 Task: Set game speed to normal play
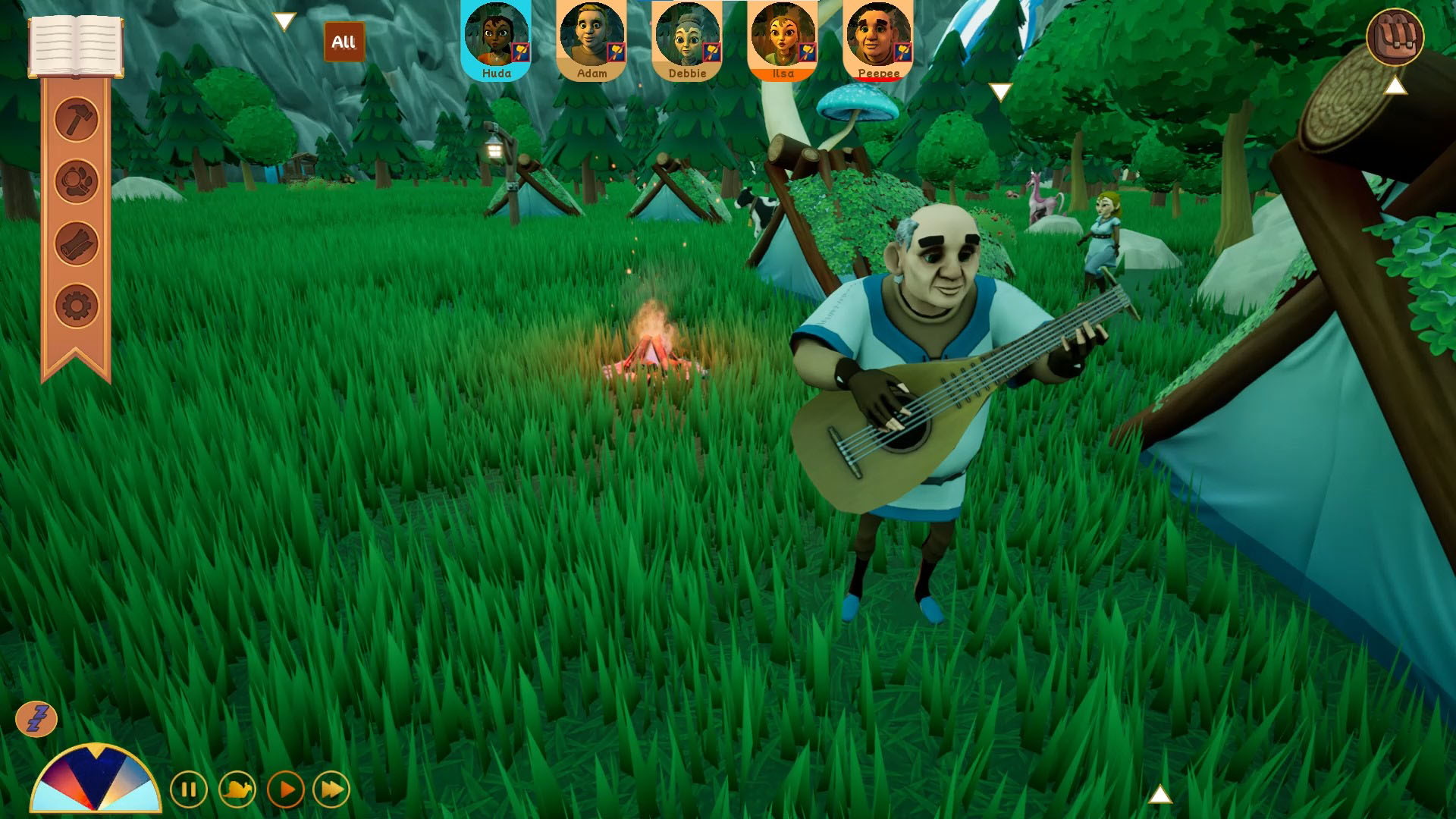(286, 790)
